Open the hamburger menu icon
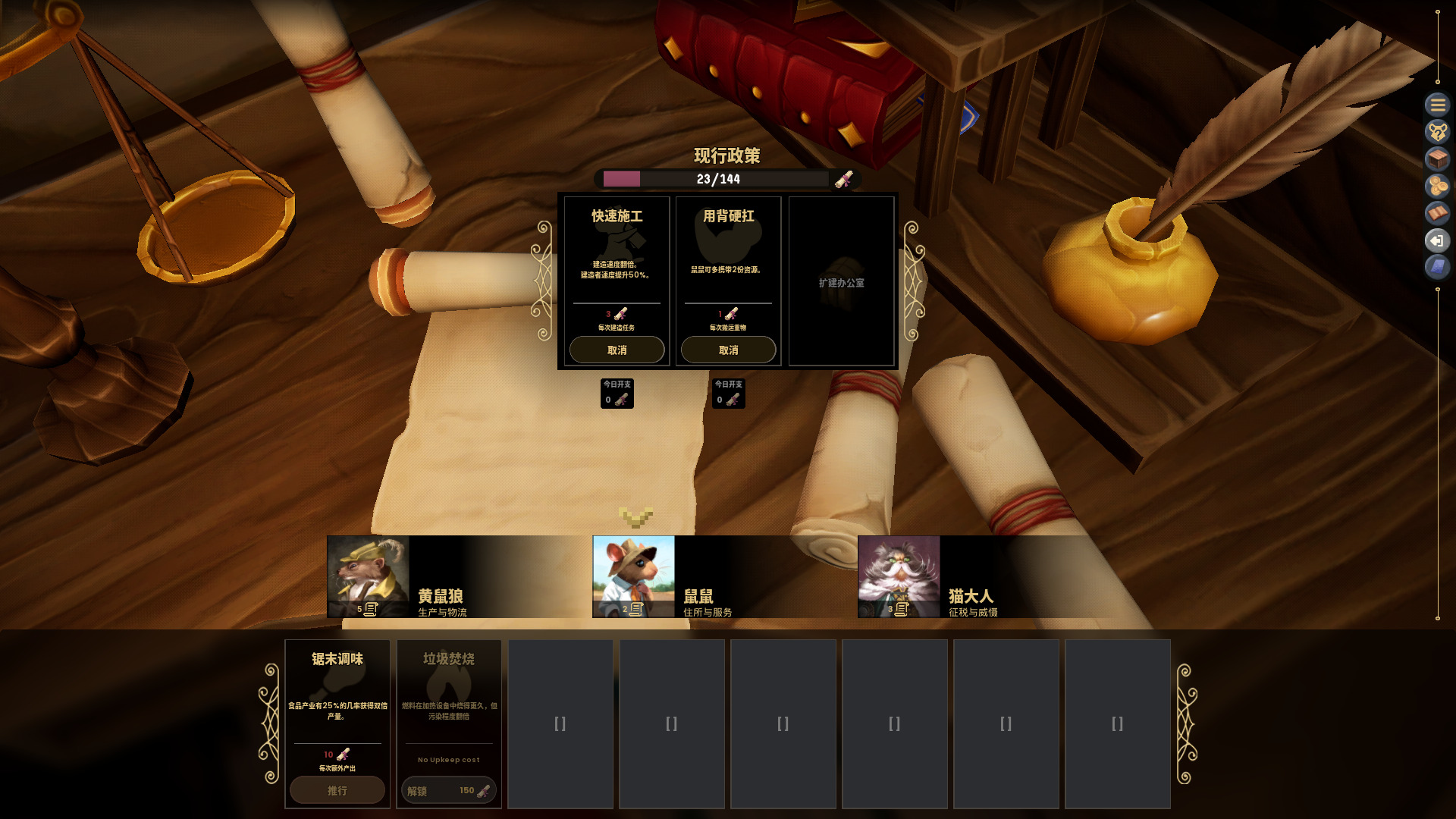Screen dimensions: 1456x819 (1437, 105)
